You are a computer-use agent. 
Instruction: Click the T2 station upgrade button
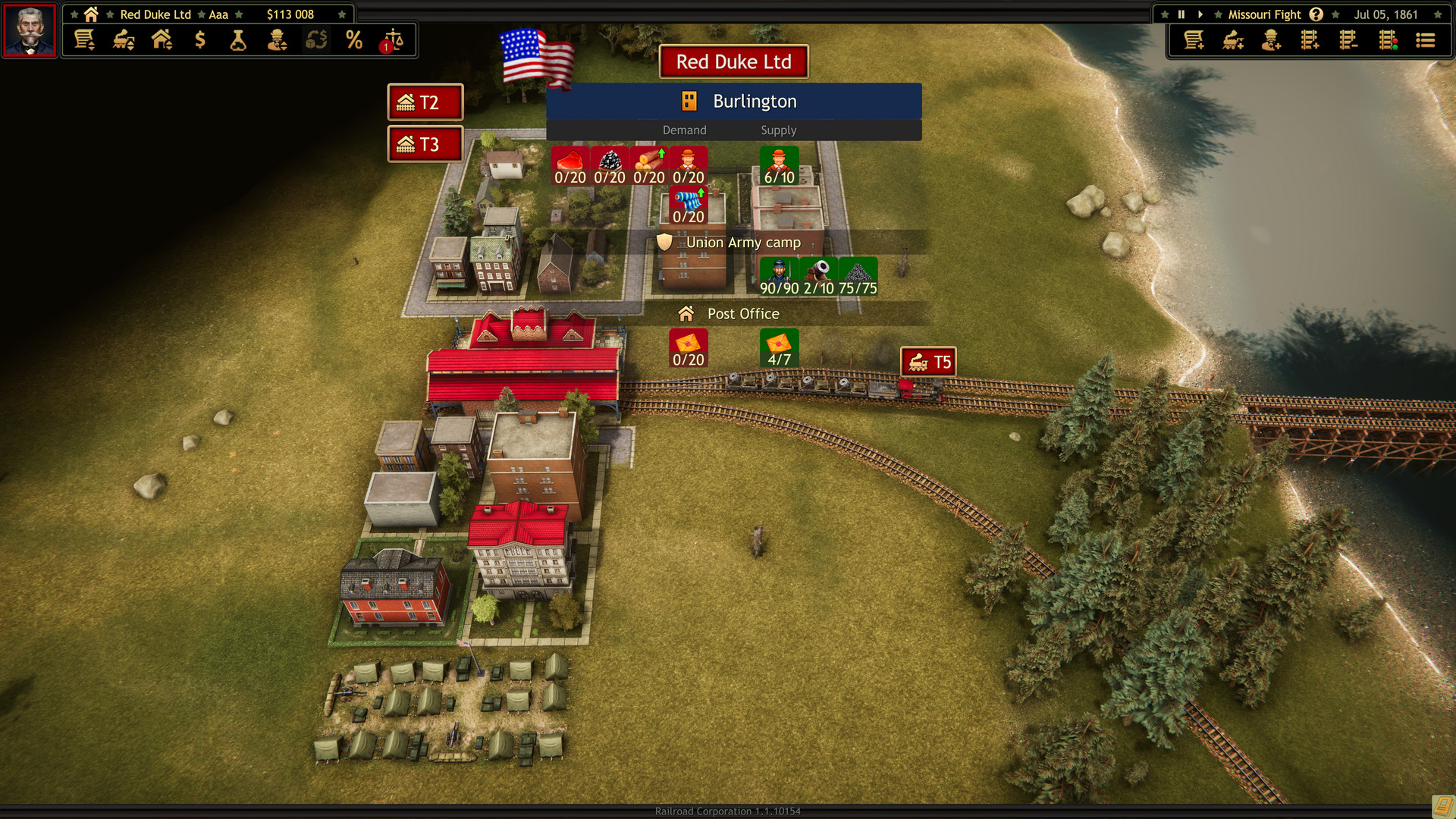tap(425, 102)
